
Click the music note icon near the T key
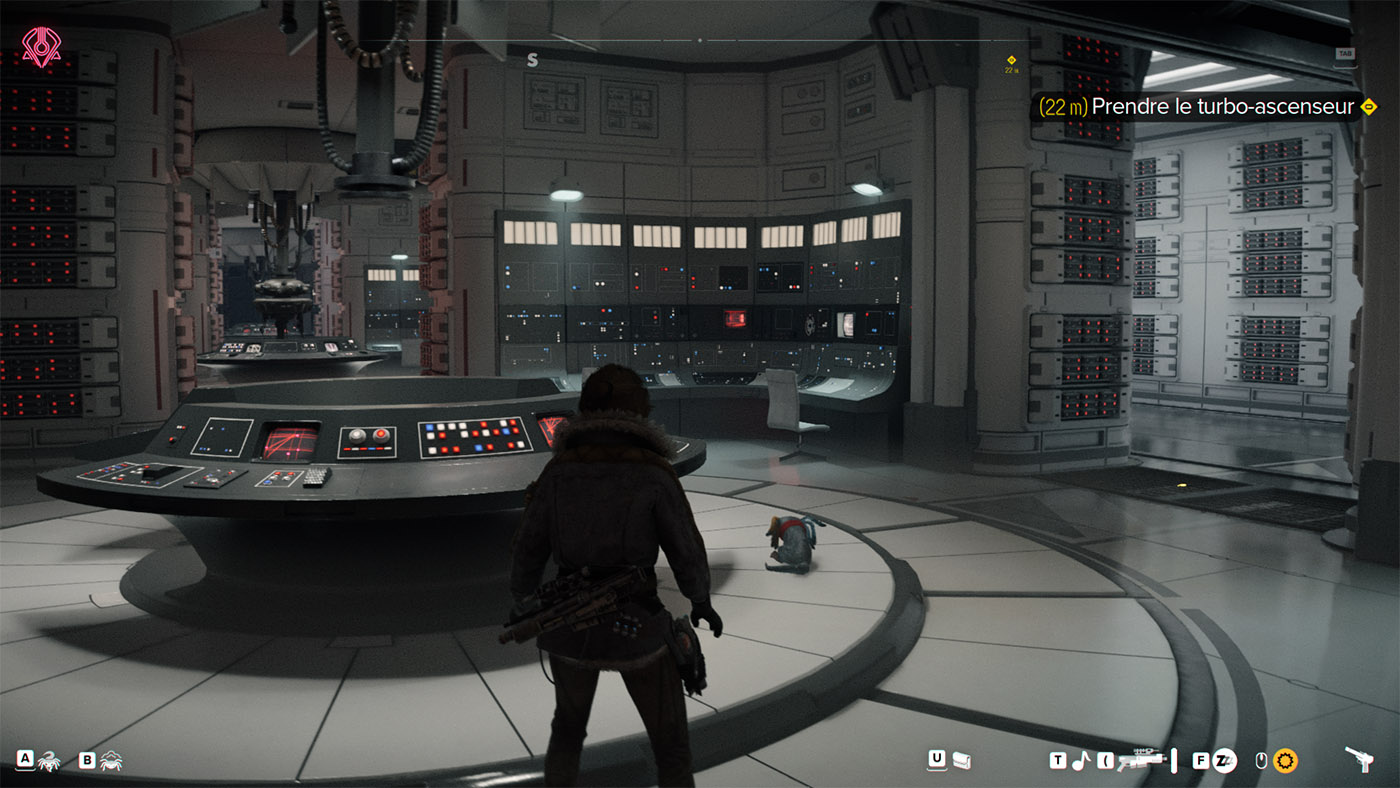1082,760
